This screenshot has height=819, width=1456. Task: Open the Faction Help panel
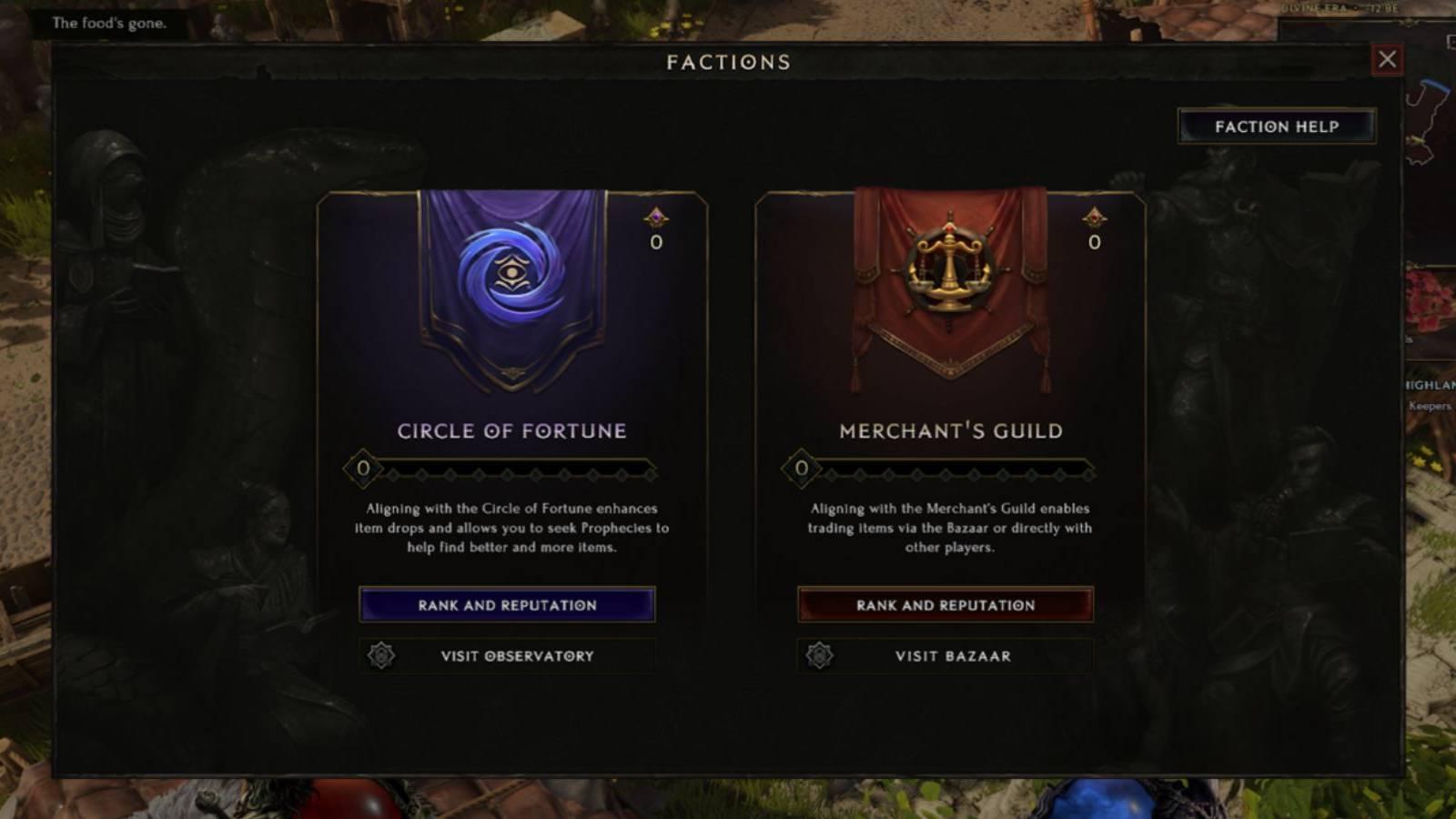[1276, 126]
